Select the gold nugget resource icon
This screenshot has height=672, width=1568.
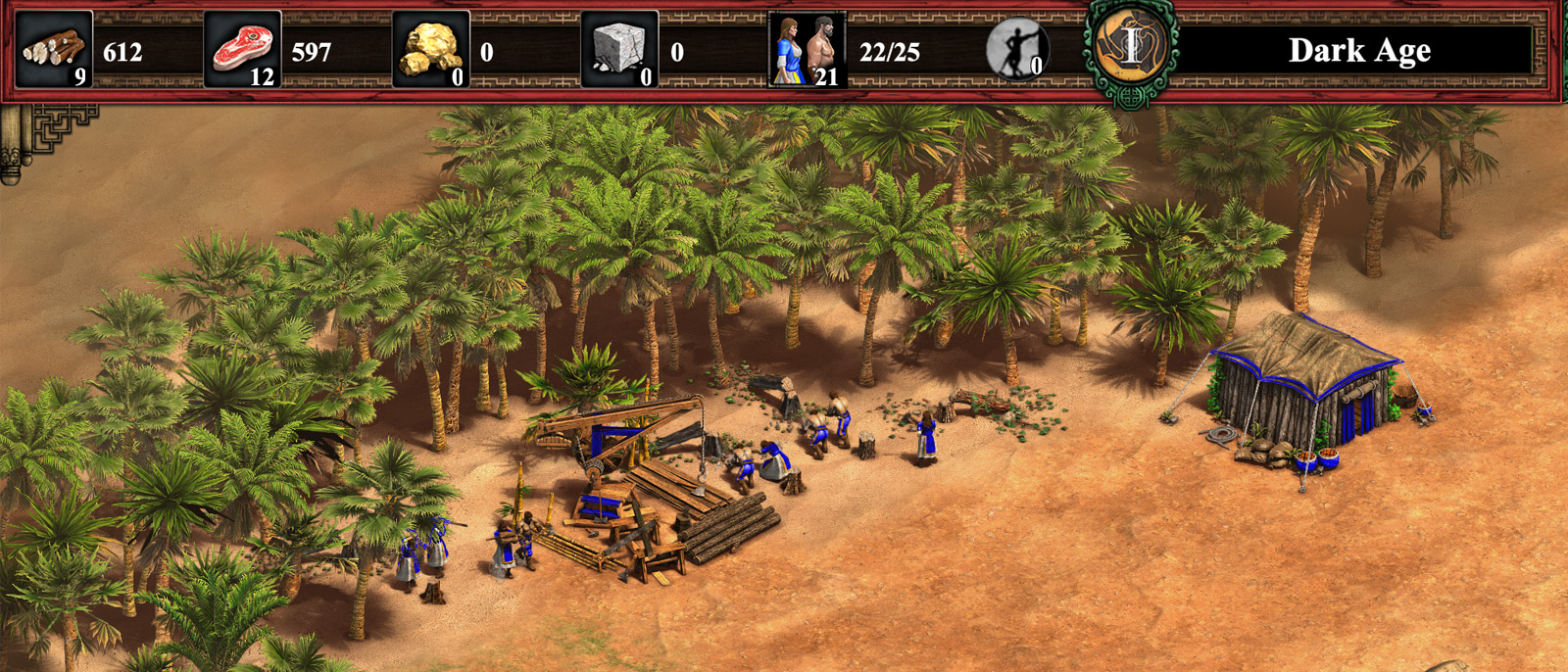click(x=430, y=49)
